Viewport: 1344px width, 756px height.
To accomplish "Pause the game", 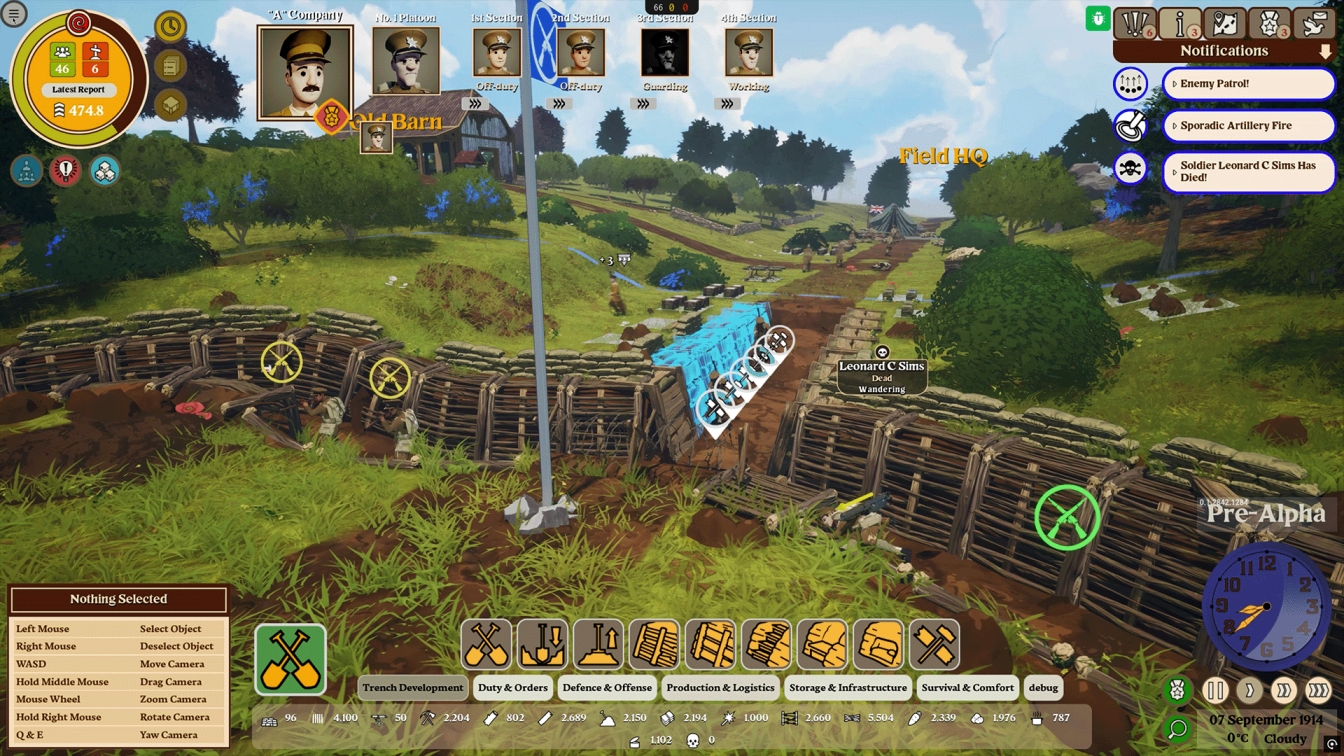I will (x=1215, y=690).
